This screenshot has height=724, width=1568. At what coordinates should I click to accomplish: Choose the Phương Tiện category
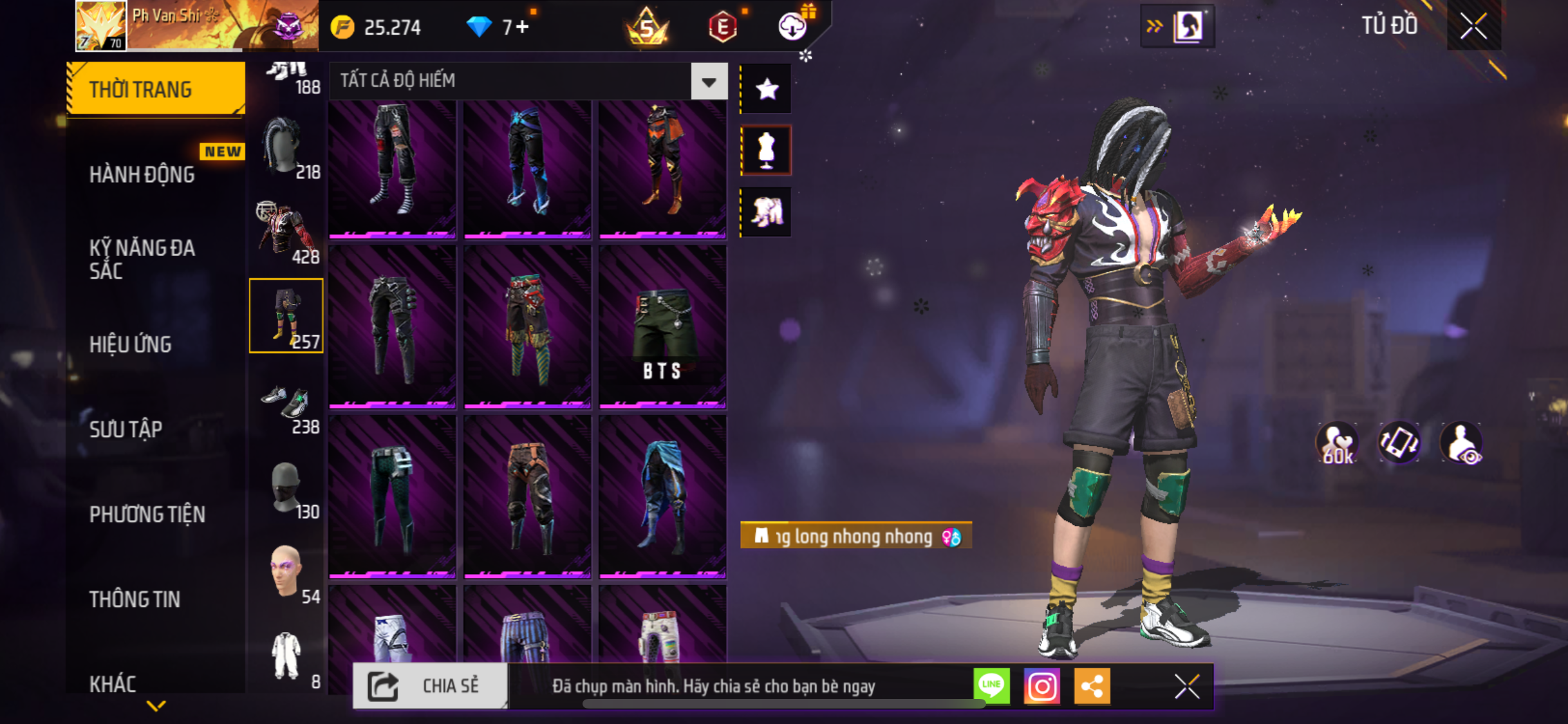pos(147,514)
